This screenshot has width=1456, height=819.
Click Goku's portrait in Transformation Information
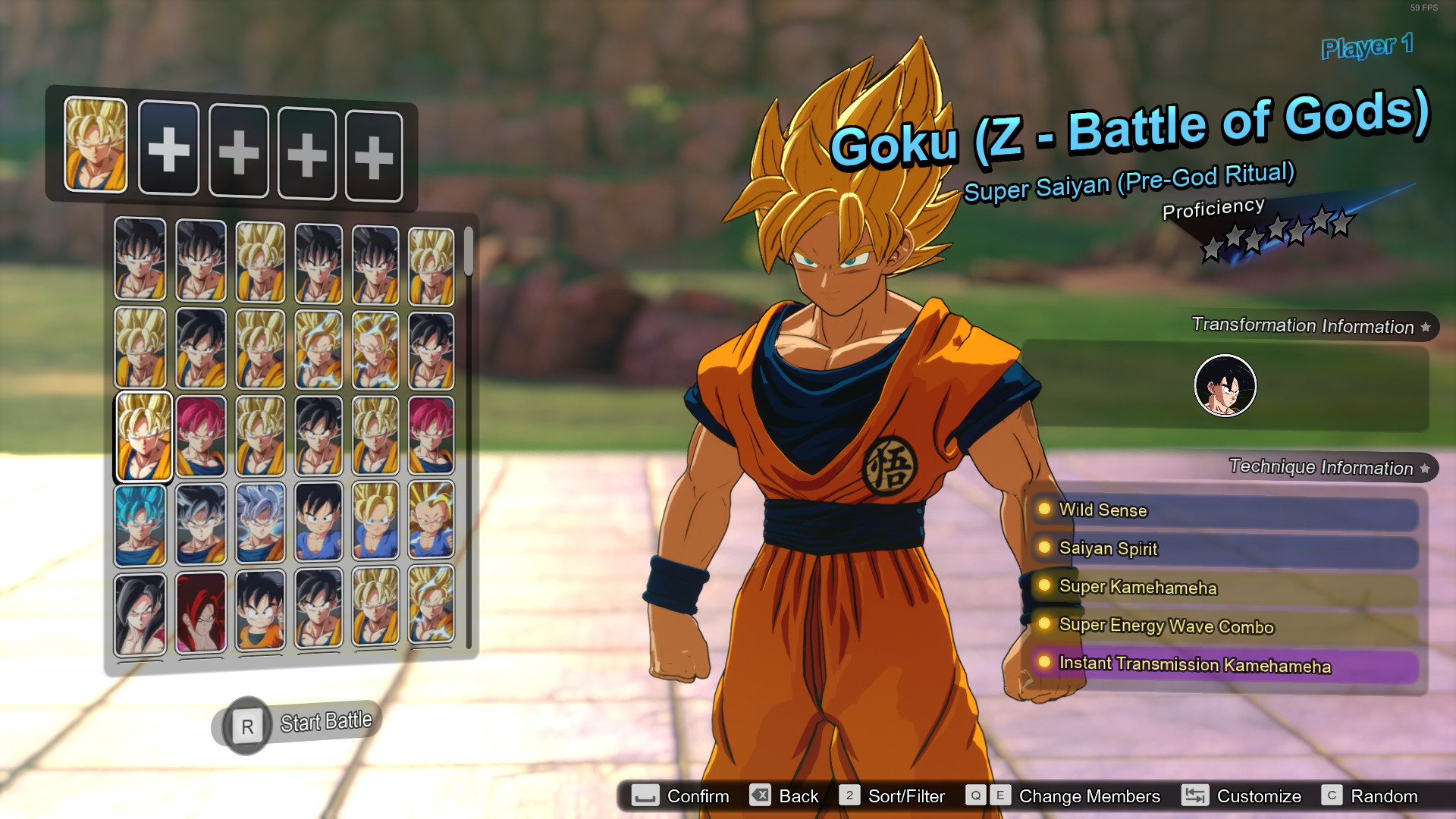click(1225, 385)
